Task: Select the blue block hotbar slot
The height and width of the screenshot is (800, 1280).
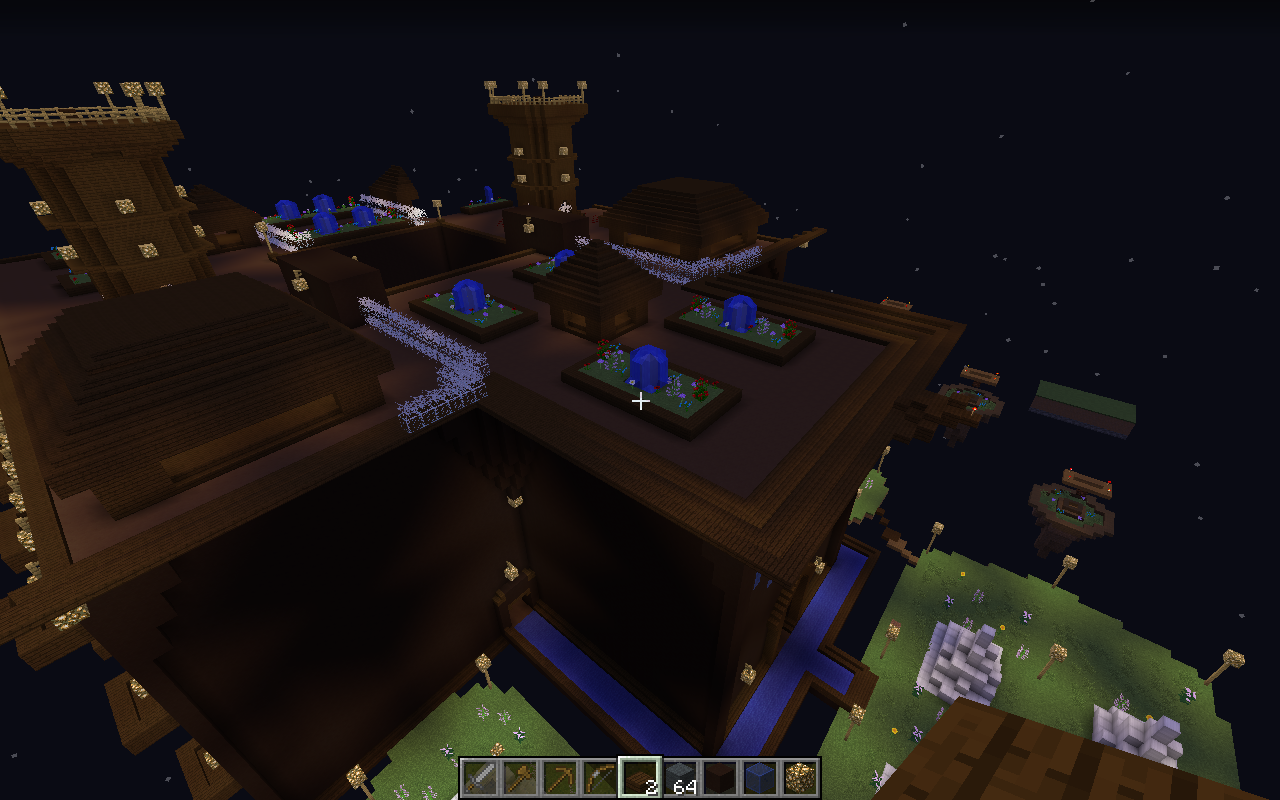Action: tap(760, 777)
